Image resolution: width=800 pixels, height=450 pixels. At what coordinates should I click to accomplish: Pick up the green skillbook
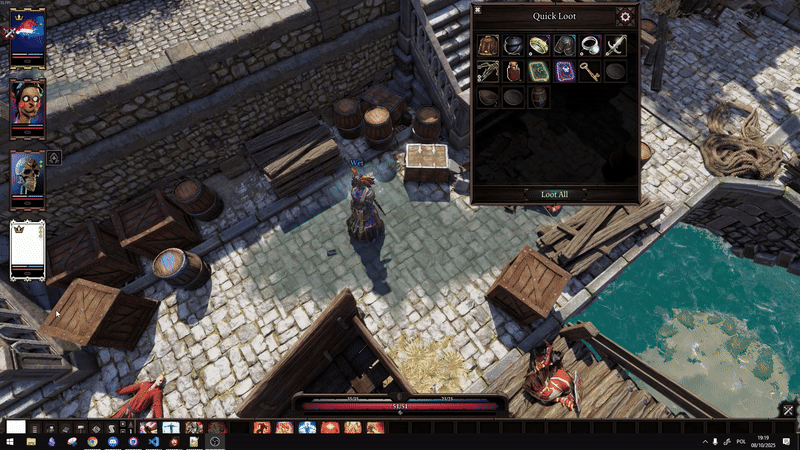coord(539,71)
